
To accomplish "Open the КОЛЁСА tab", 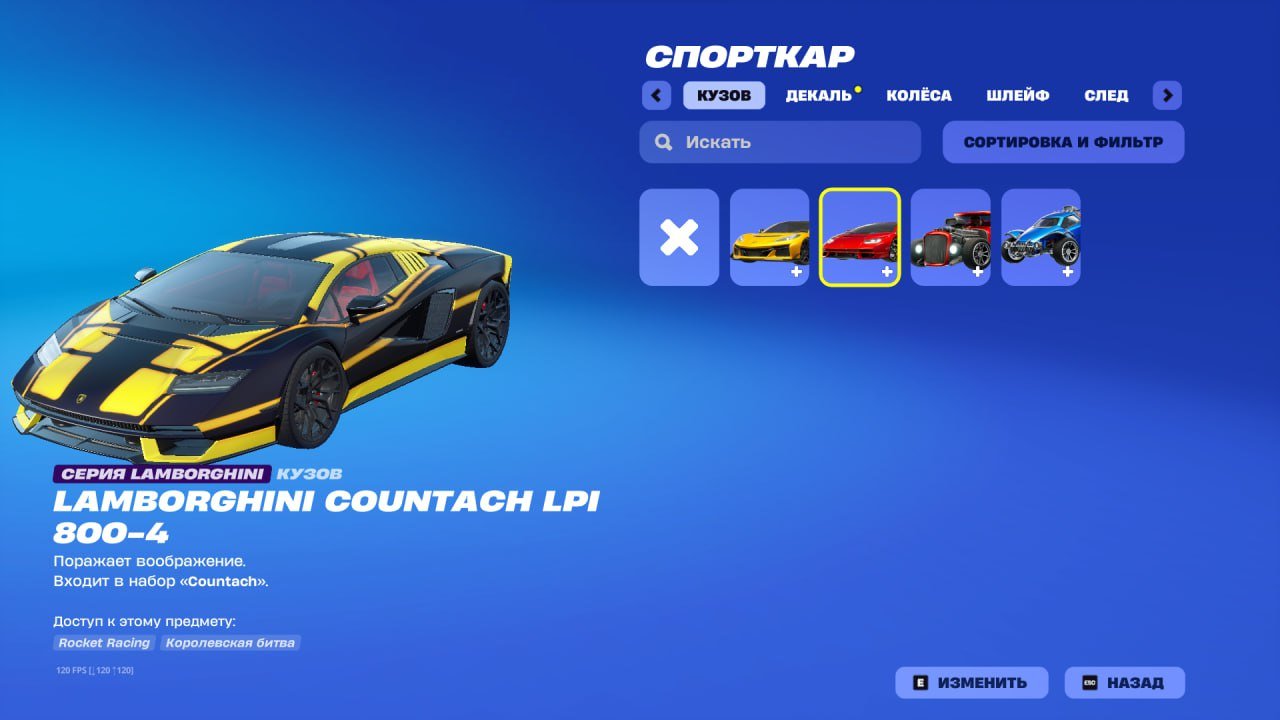I will (x=918, y=95).
